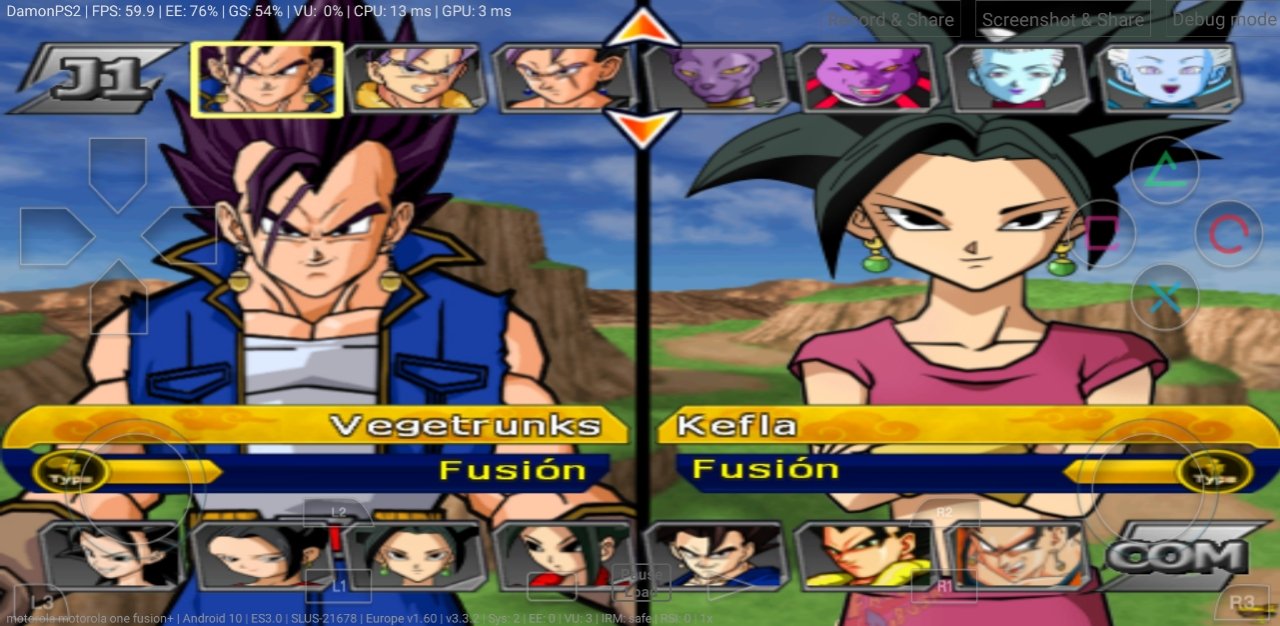Choose the Kale portrait beside Caulifla
This screenshot has width=1280, height=626.
pyautogui.click(x=260, y=555)
